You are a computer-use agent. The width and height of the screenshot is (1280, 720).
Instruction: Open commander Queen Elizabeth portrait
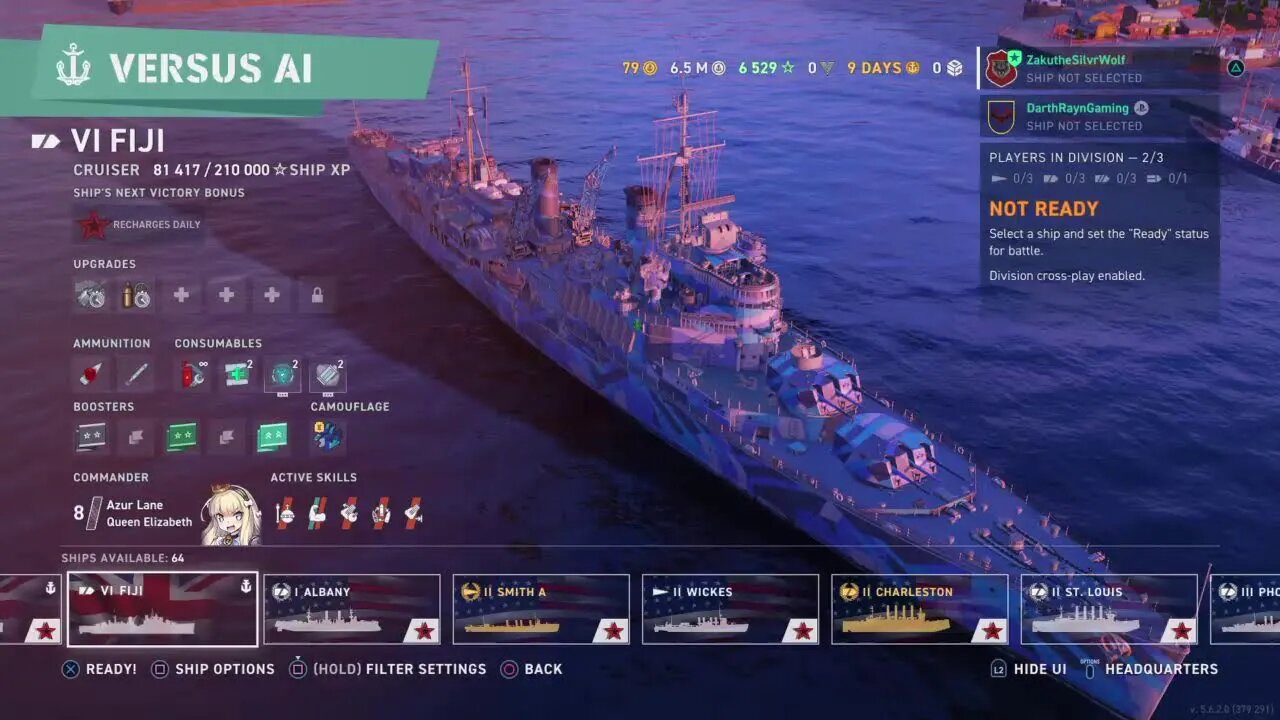[x=231, y=515]
